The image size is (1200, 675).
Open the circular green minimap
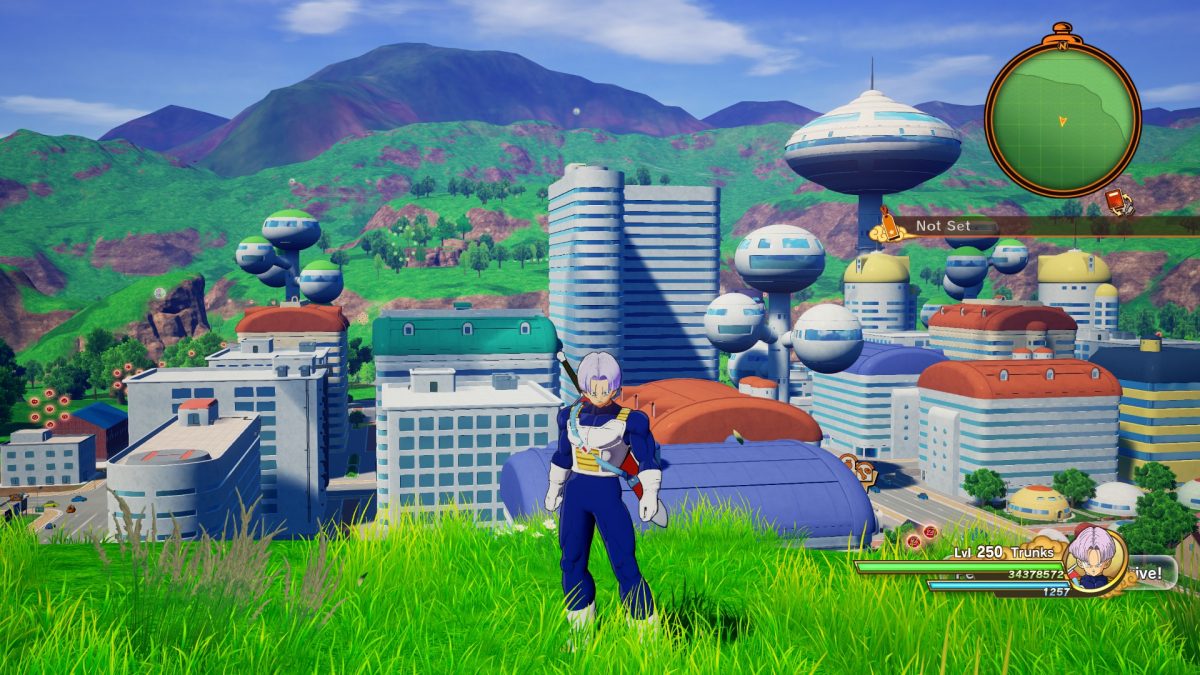pos(1062,116)
